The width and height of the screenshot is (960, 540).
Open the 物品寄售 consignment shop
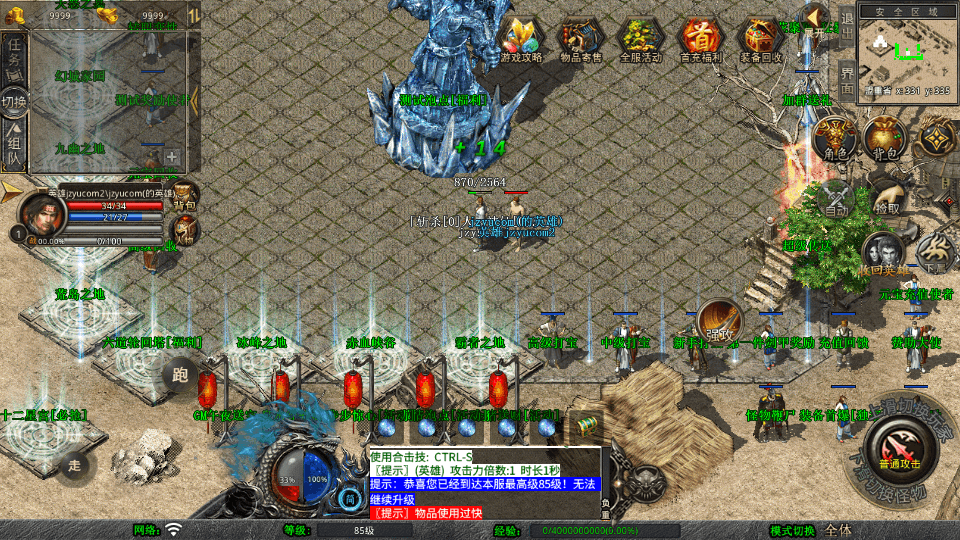pos(581,38)
